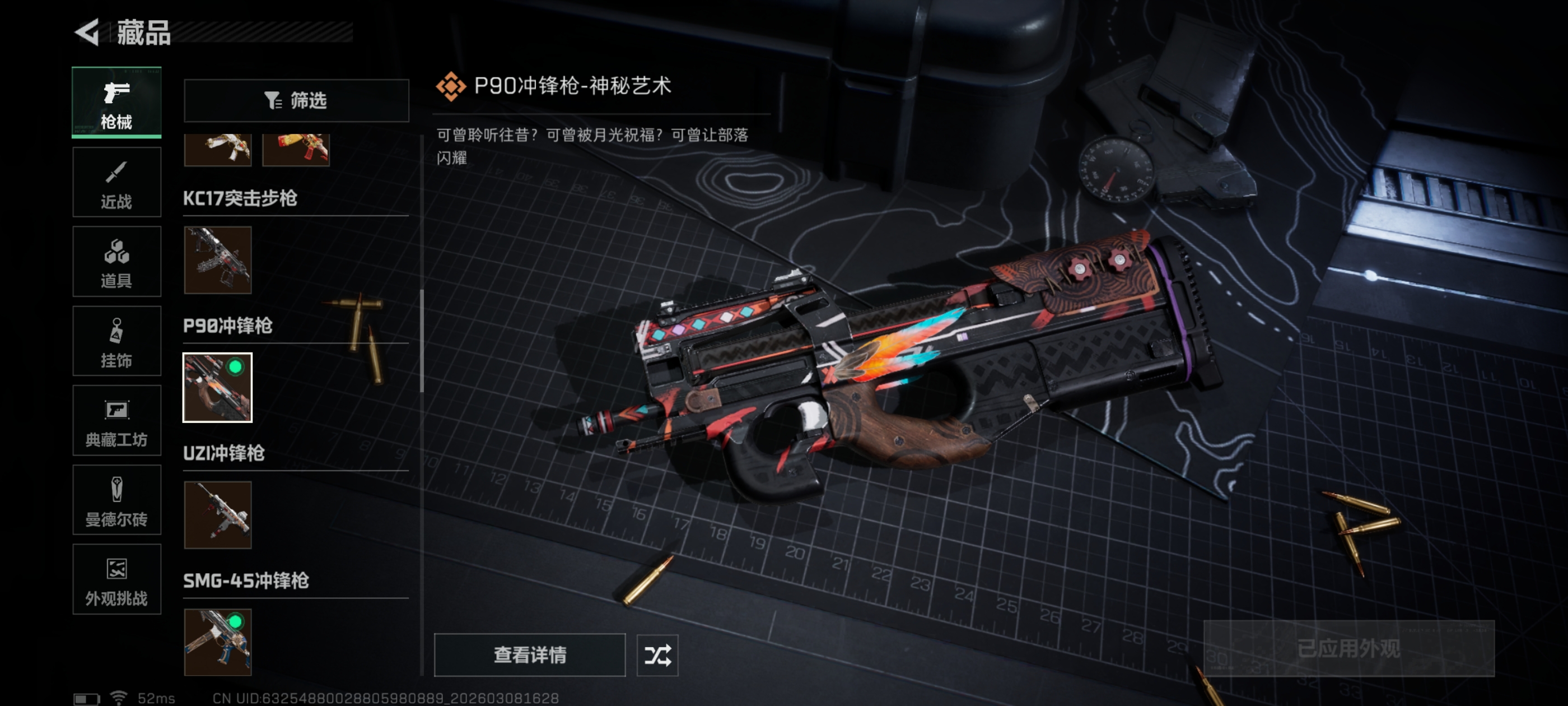
Task: Select the red-gold rifle skin at list top
Action: click(296, 149)
